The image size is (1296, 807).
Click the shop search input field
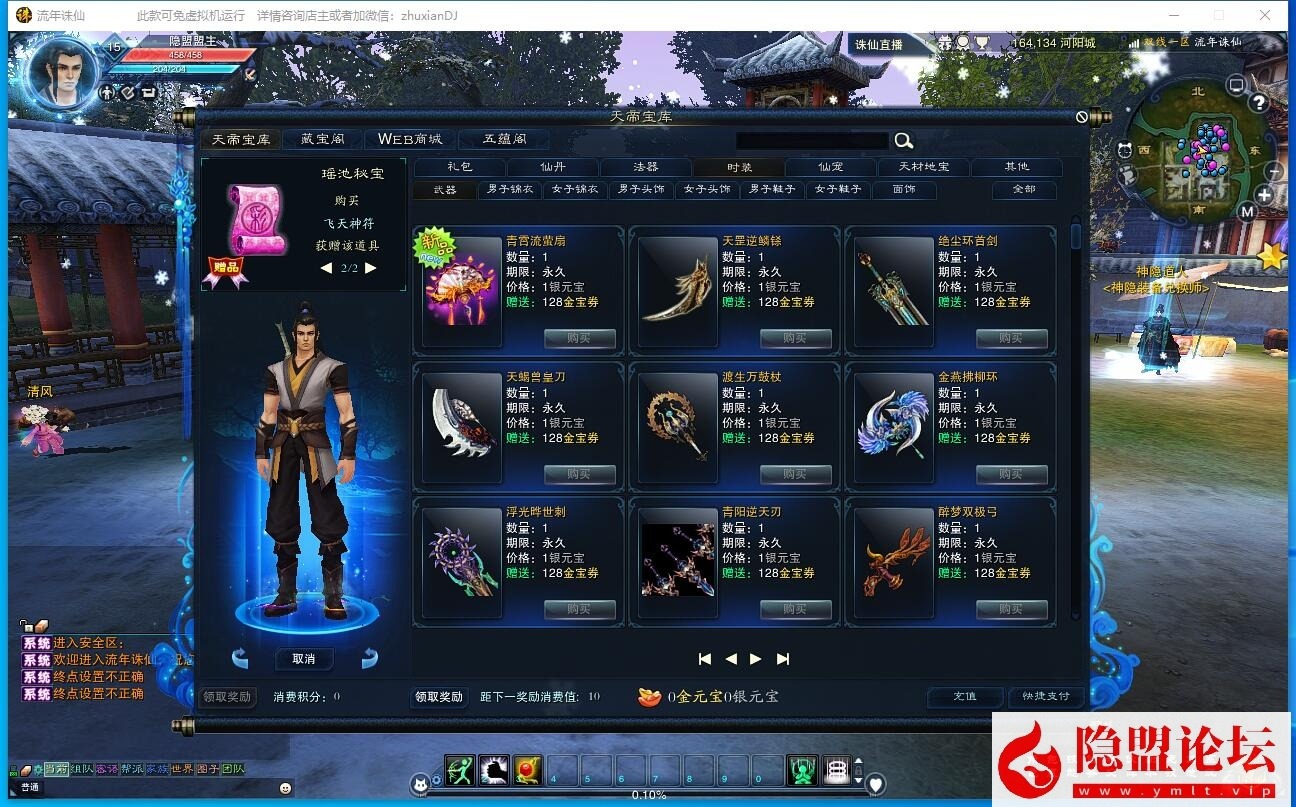(x=810, y=140)
